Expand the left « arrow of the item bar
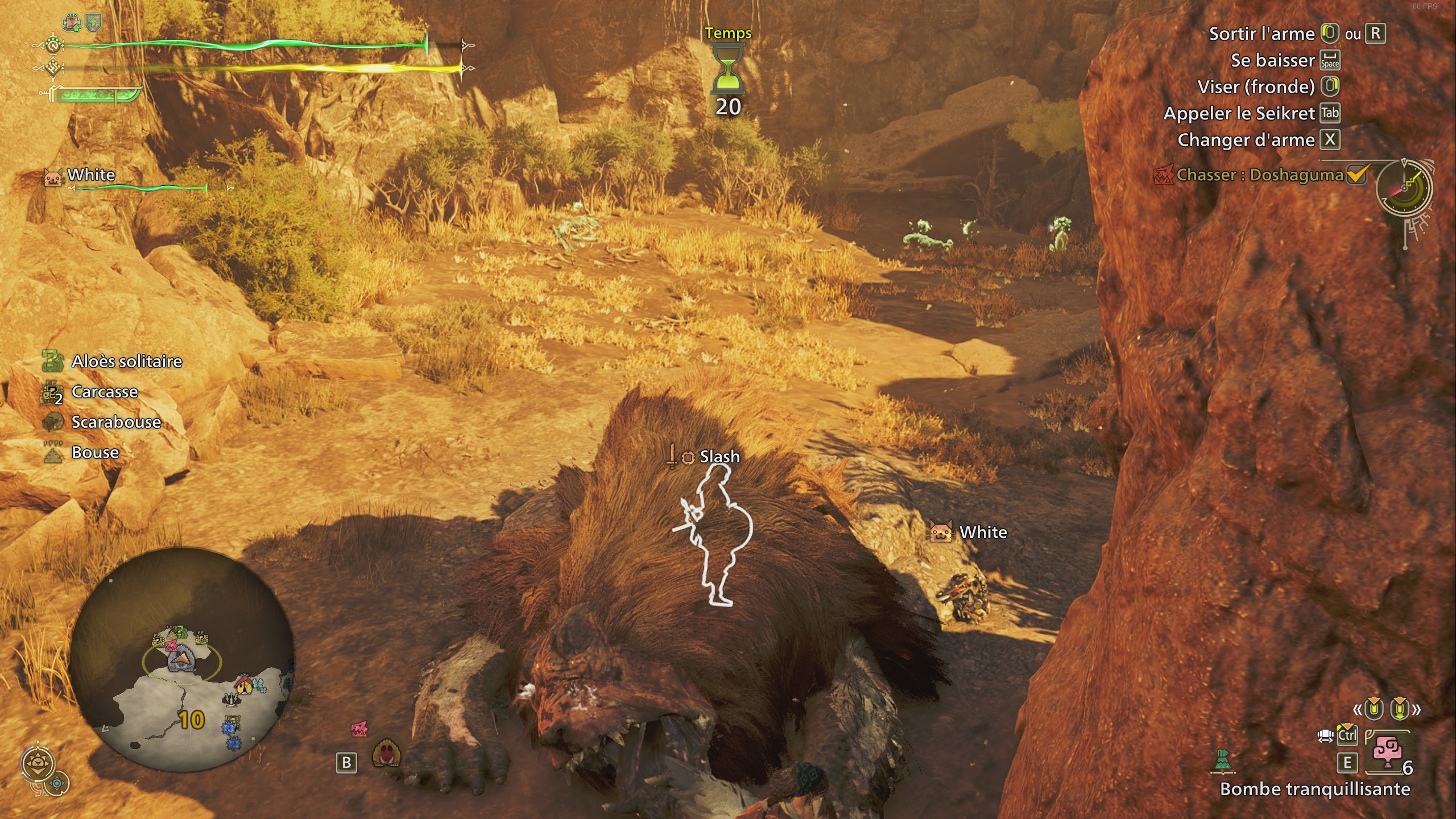 [1358, 710]
